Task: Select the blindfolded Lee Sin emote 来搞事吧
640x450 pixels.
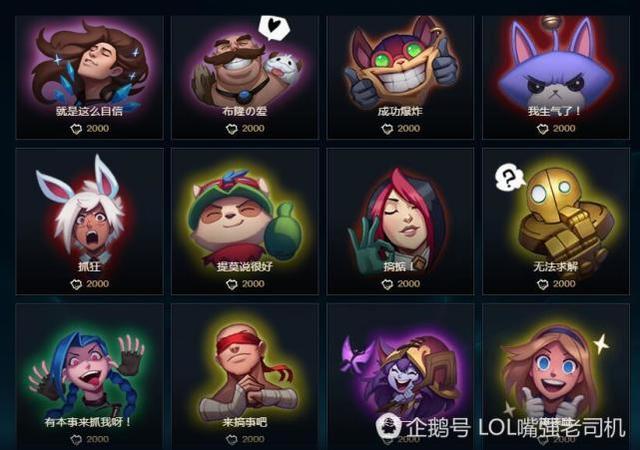Action: [x=245, y=370]
